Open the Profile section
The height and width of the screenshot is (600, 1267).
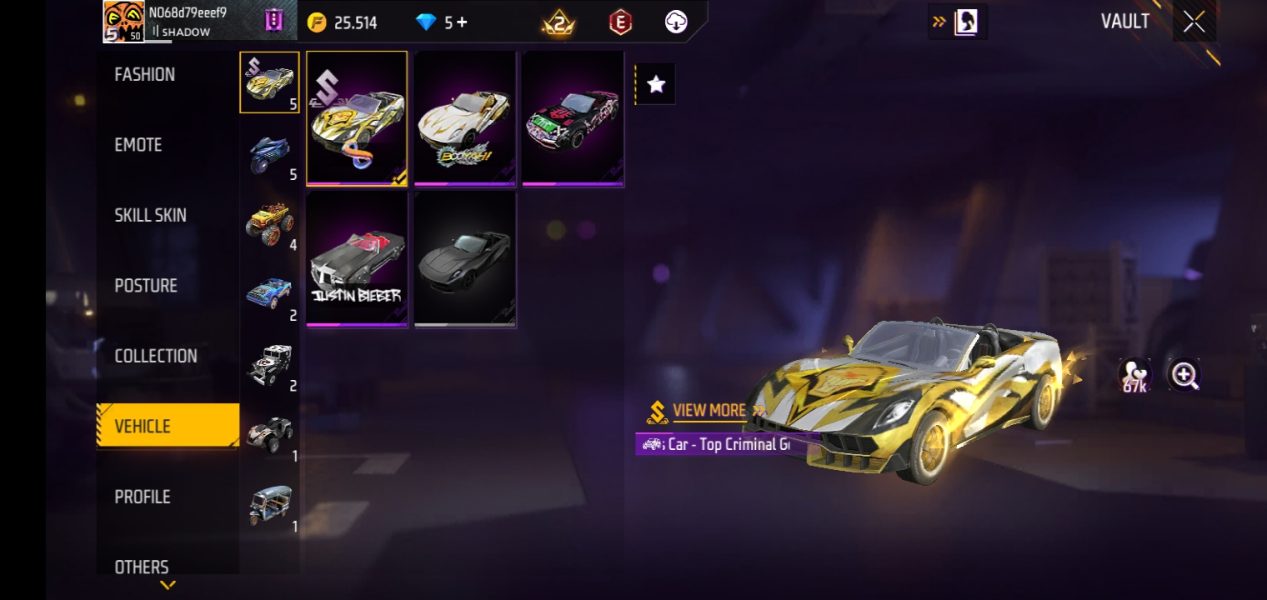click(142, 497)
